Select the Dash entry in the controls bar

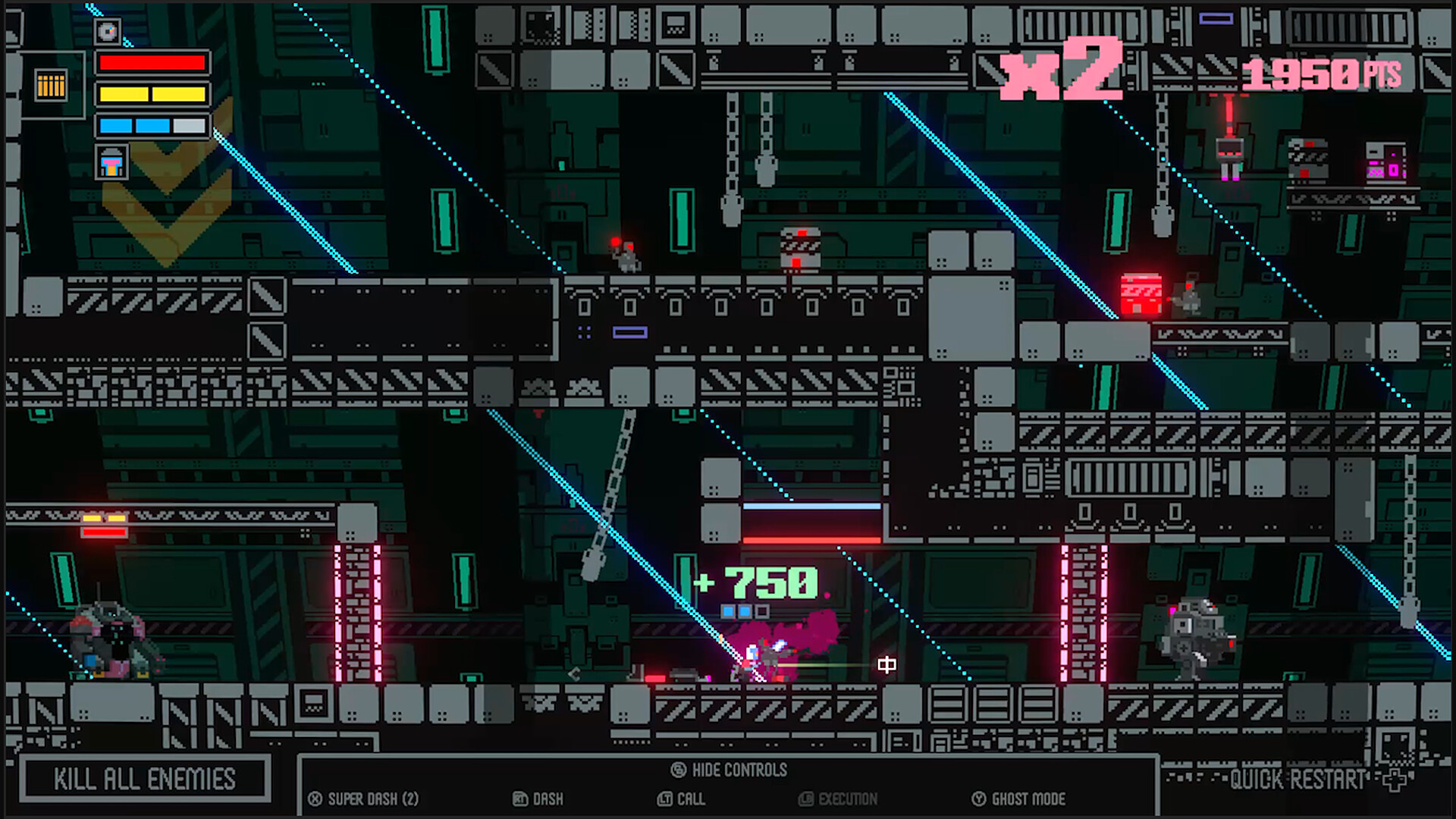point(548,799)
